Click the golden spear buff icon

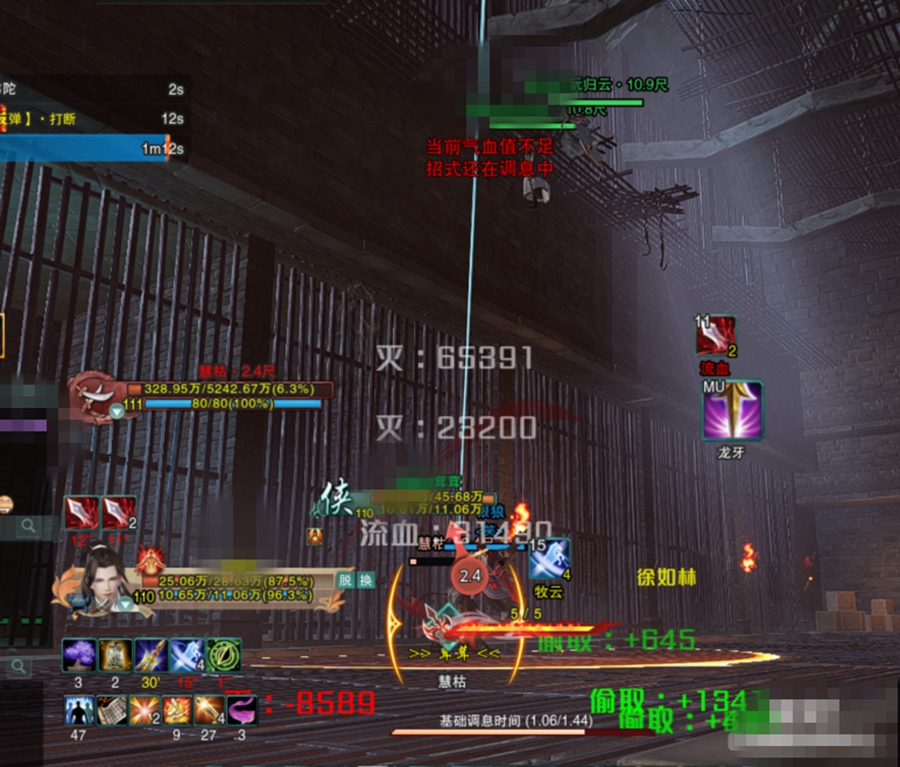[151, 656]
